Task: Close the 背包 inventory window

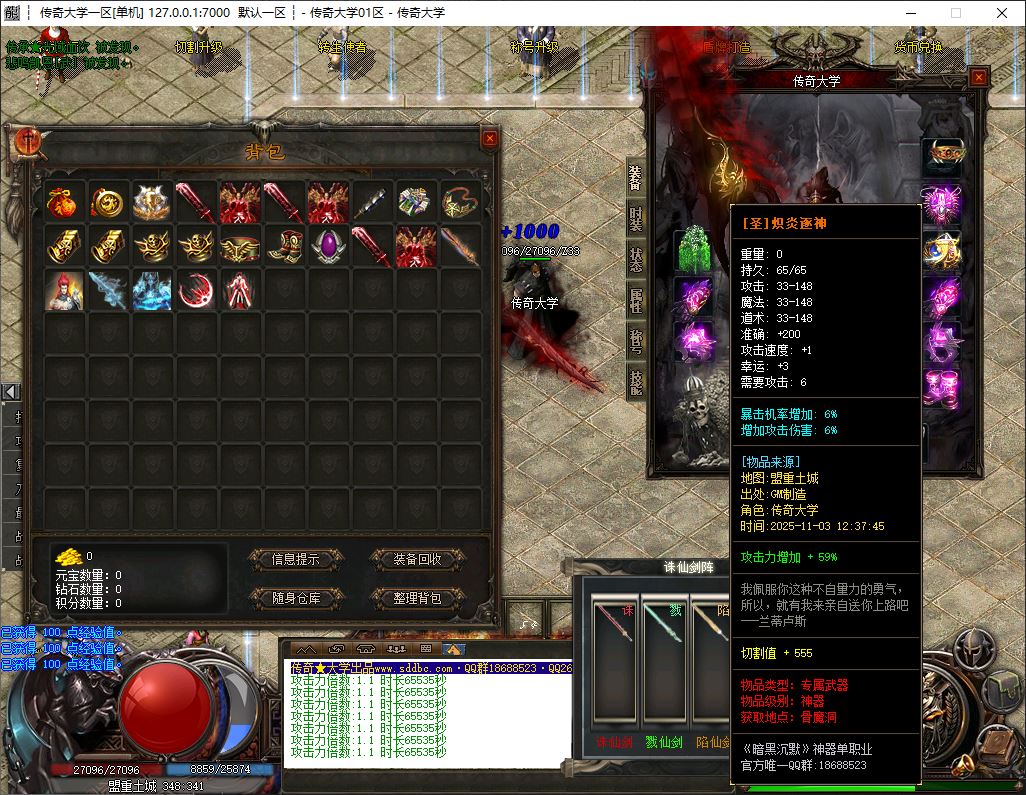Action: [489, 139]
